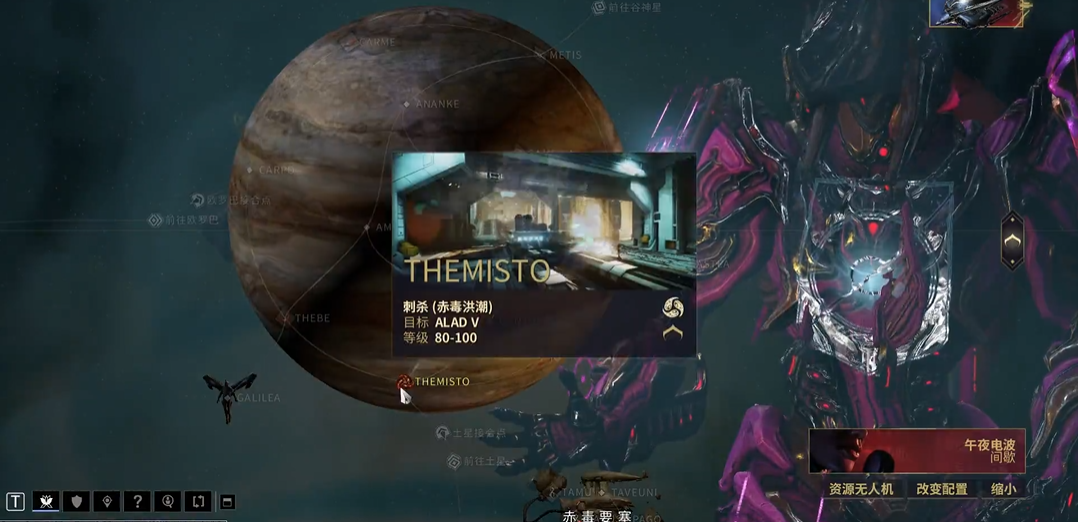Click the chevron arrow right of the planet
This screenshot has width=1078, height=522.
[x=1012, y=241]
